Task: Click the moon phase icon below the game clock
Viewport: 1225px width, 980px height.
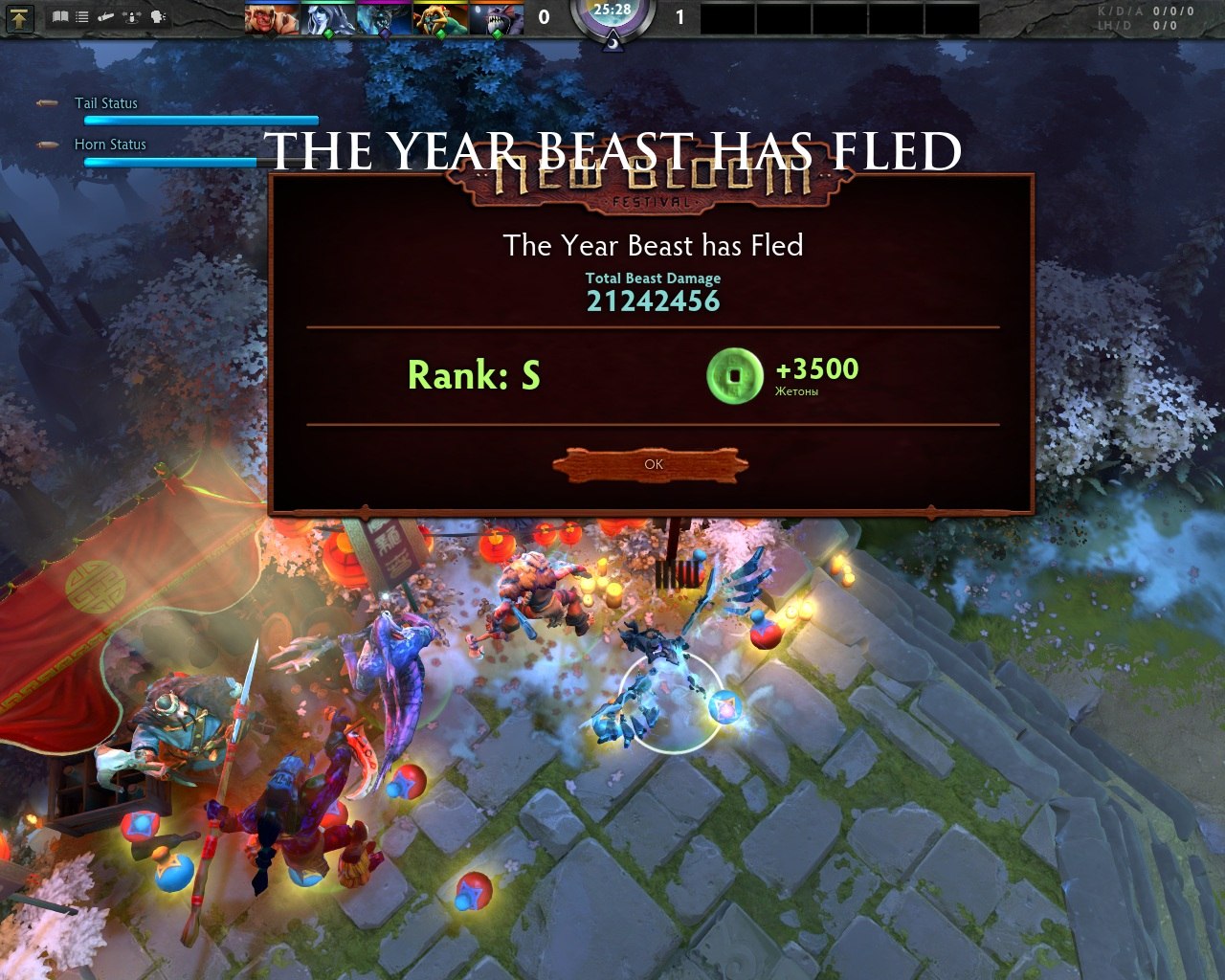Action: point(613,41)
